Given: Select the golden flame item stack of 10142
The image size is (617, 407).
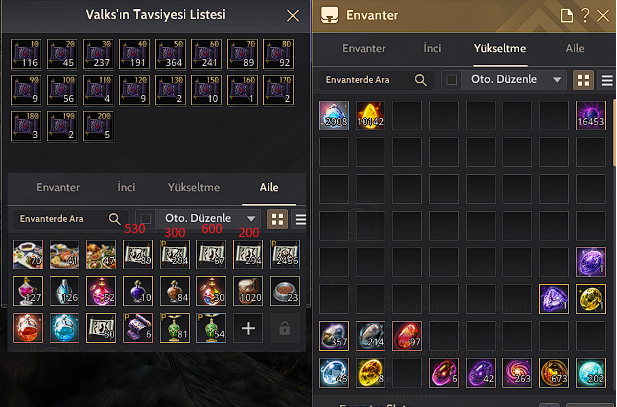Looking at the screenshot, I should [x=370, y=116].
